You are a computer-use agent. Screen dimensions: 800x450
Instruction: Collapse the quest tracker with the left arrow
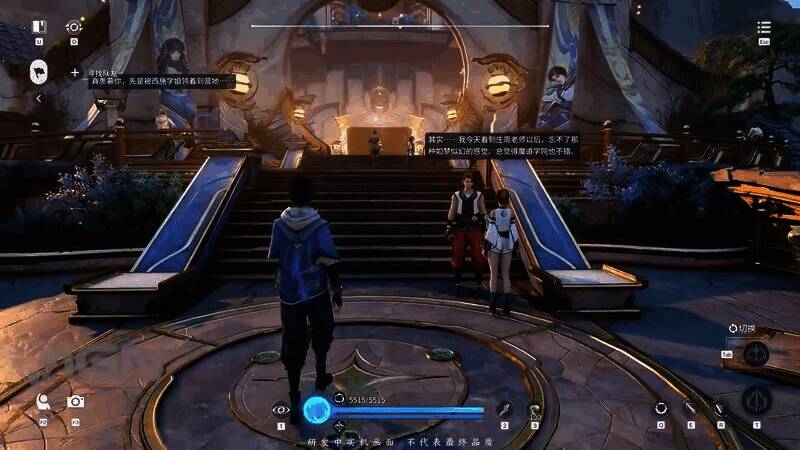pyautogui.click(x=39, y=99)
